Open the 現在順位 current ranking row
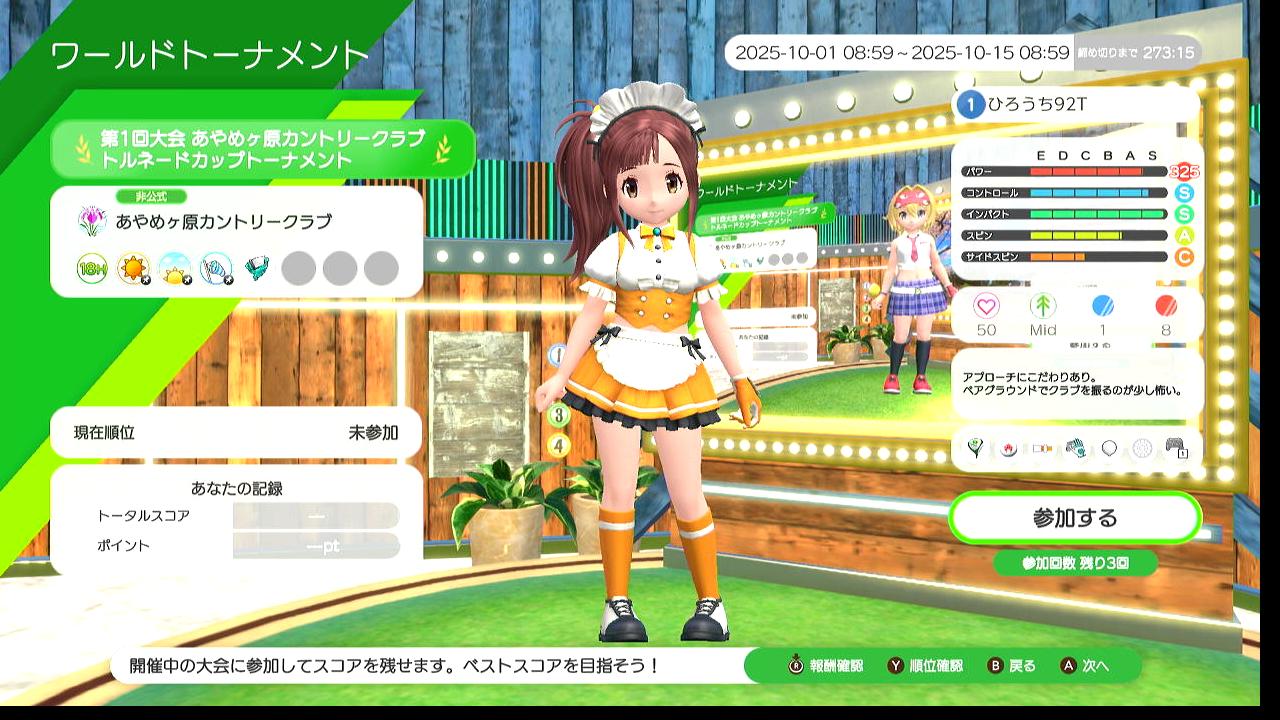 pyautogui.click(x=236, y=433)
